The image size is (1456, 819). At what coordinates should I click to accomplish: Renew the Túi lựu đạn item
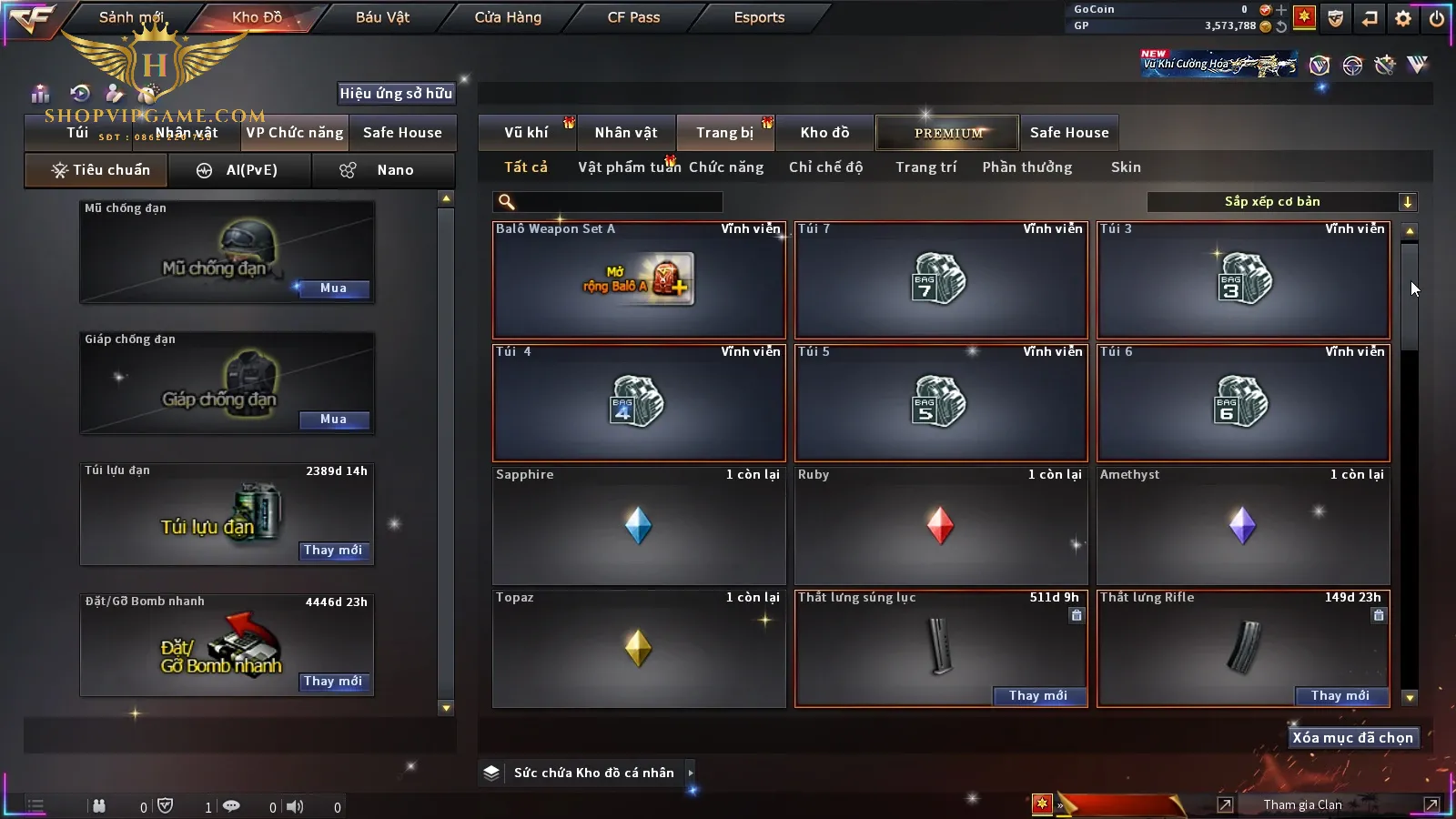coord(333,551)
